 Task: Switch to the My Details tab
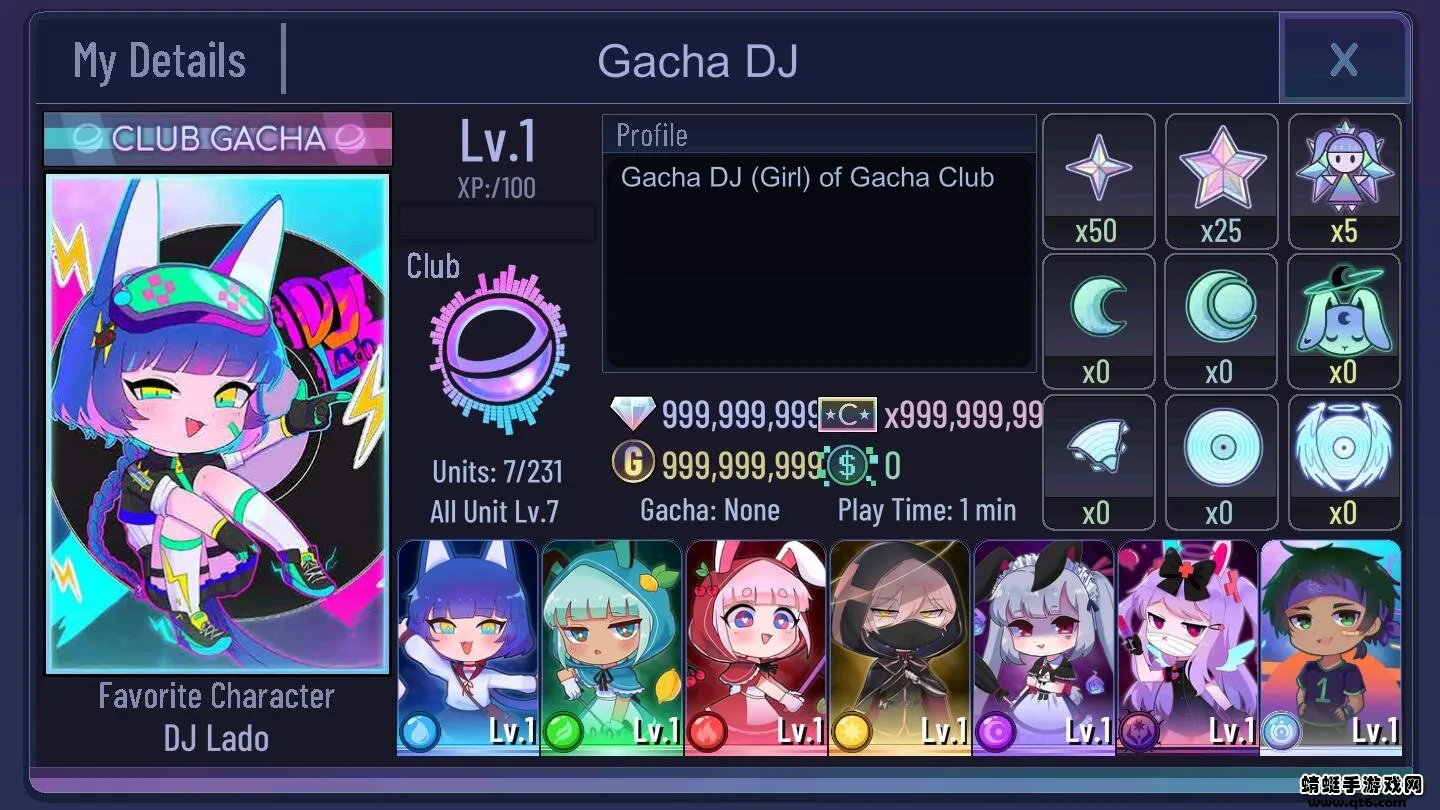tap(159, 61)
